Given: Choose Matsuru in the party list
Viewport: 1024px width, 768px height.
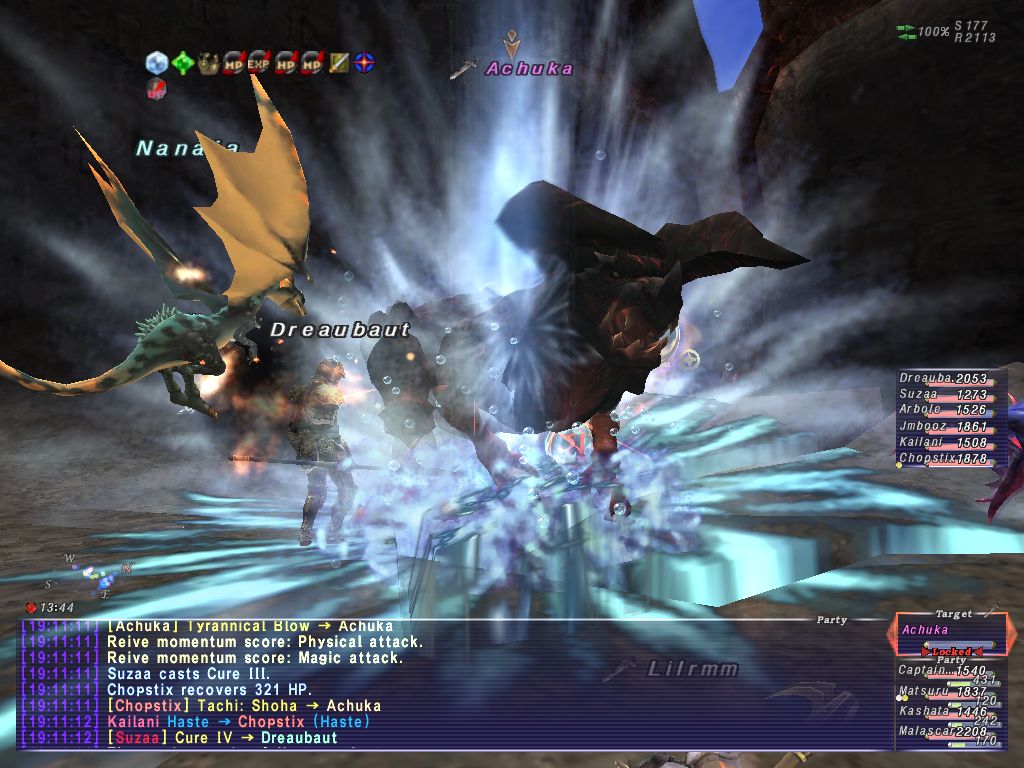Looking at the screenshot, I should pyautogui.click(x=942, y=691).
